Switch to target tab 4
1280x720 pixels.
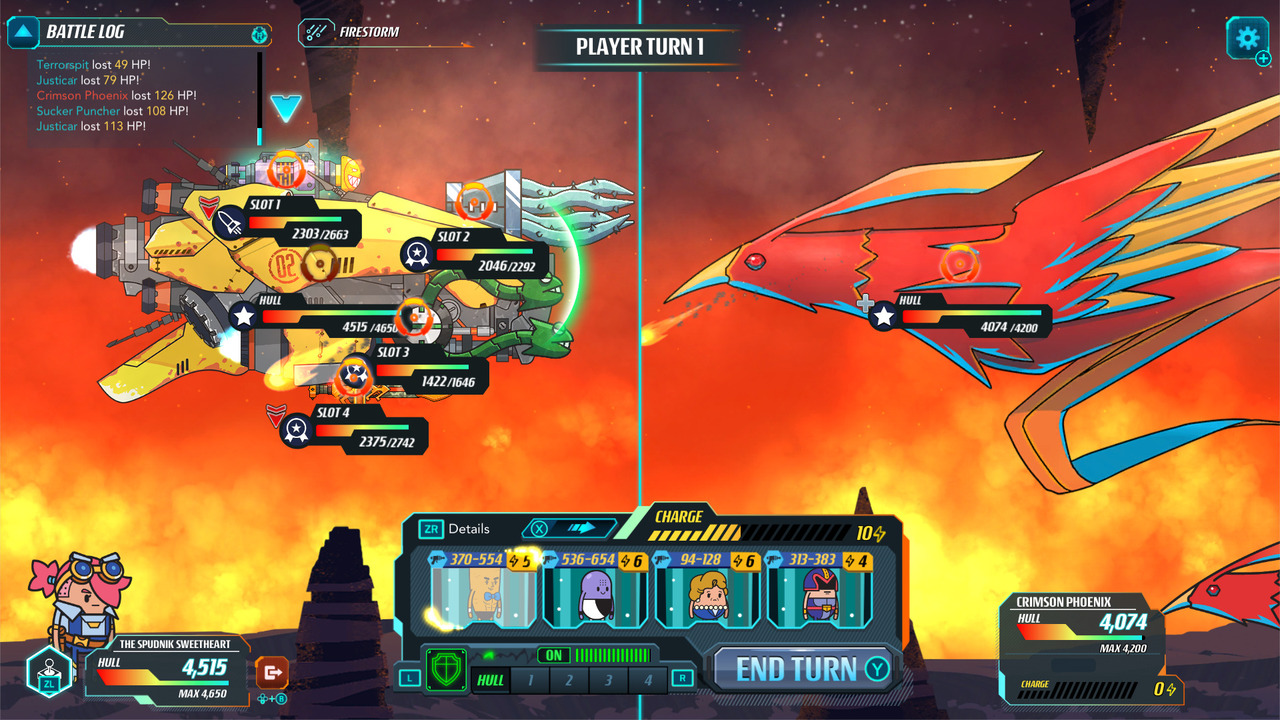647,679
